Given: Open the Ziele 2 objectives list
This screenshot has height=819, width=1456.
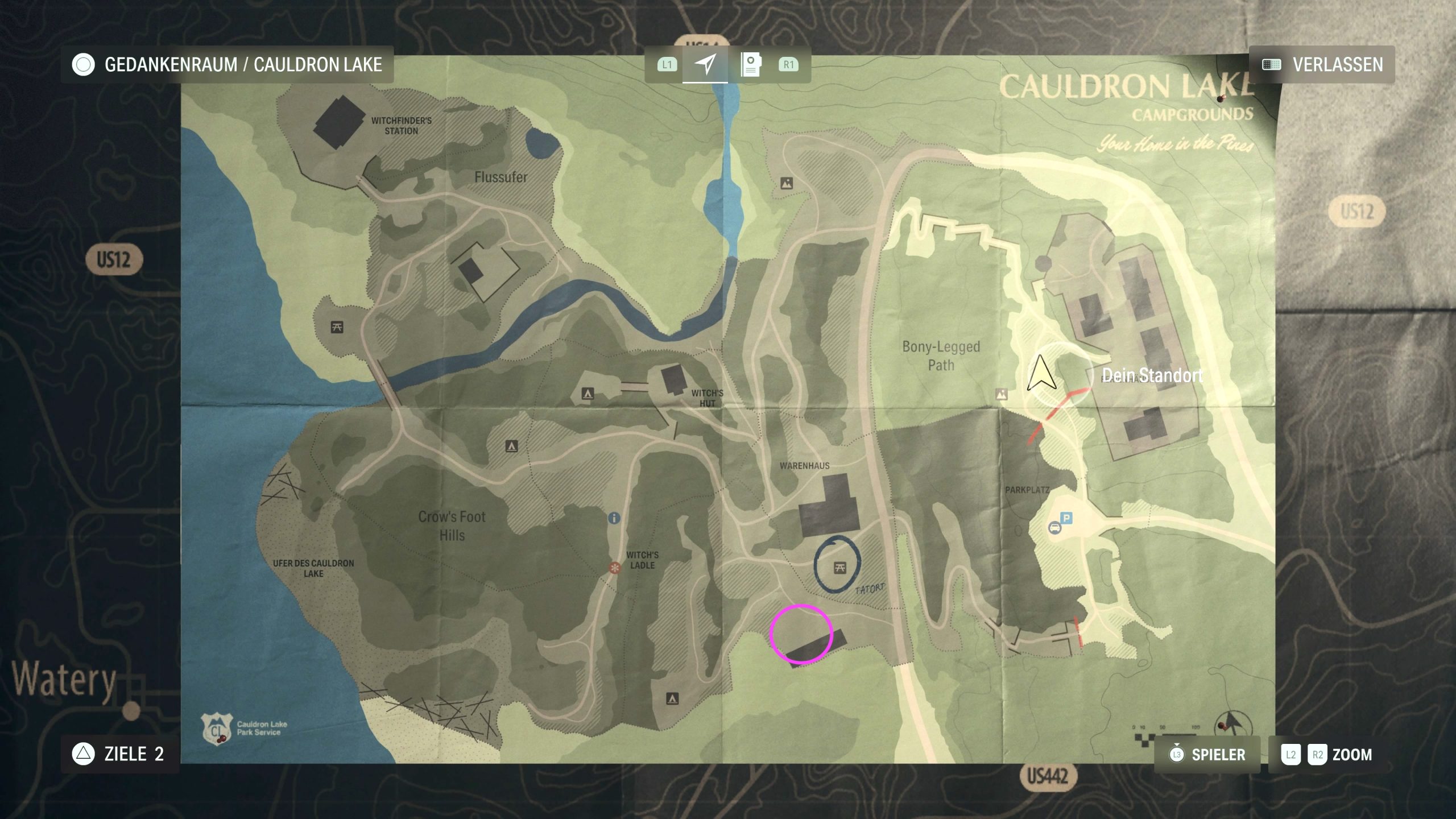Looking at the screenshot, I should click(x=119, y=754).
